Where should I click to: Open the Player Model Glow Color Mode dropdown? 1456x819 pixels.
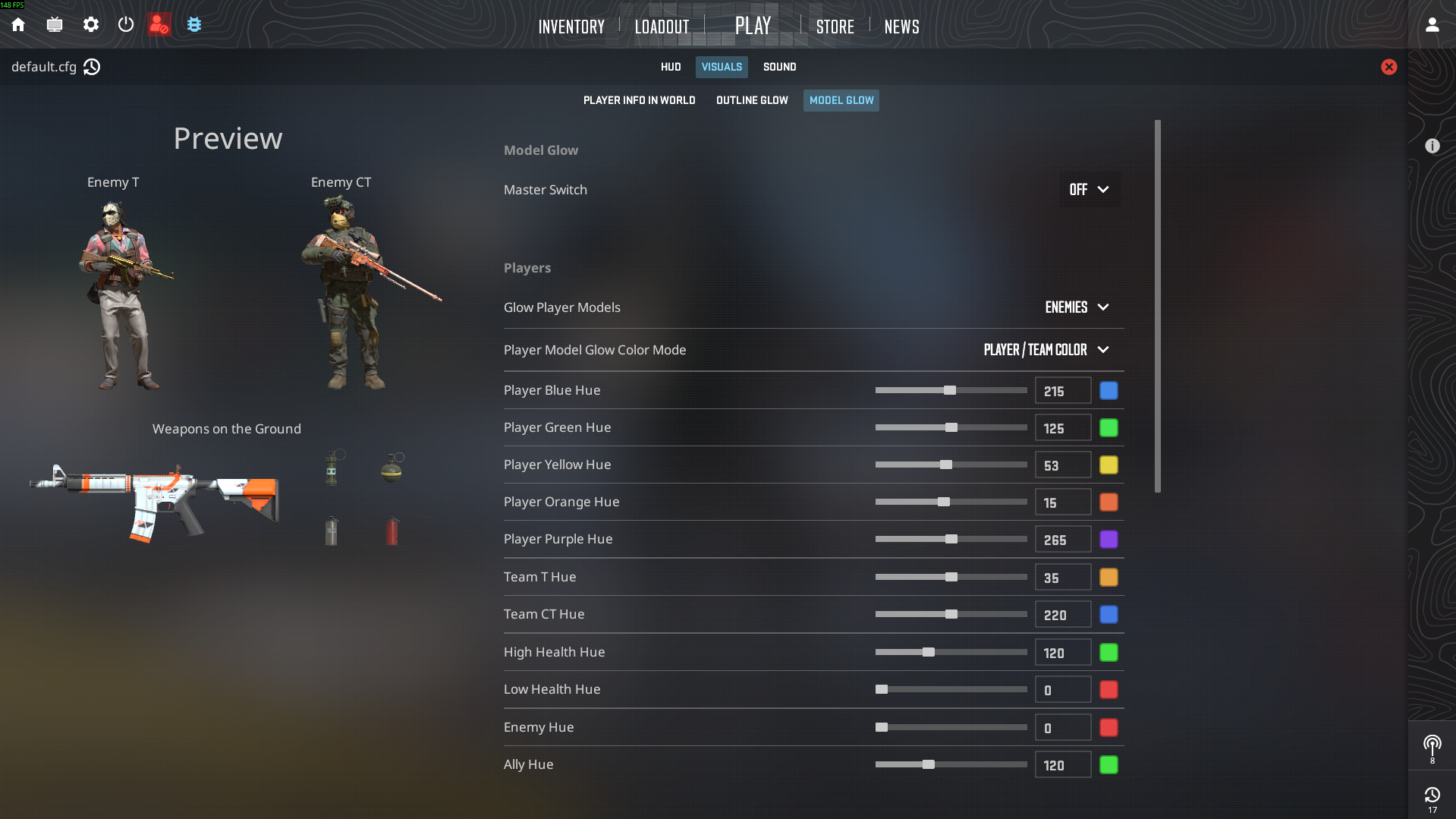(x=1046, y=350)
